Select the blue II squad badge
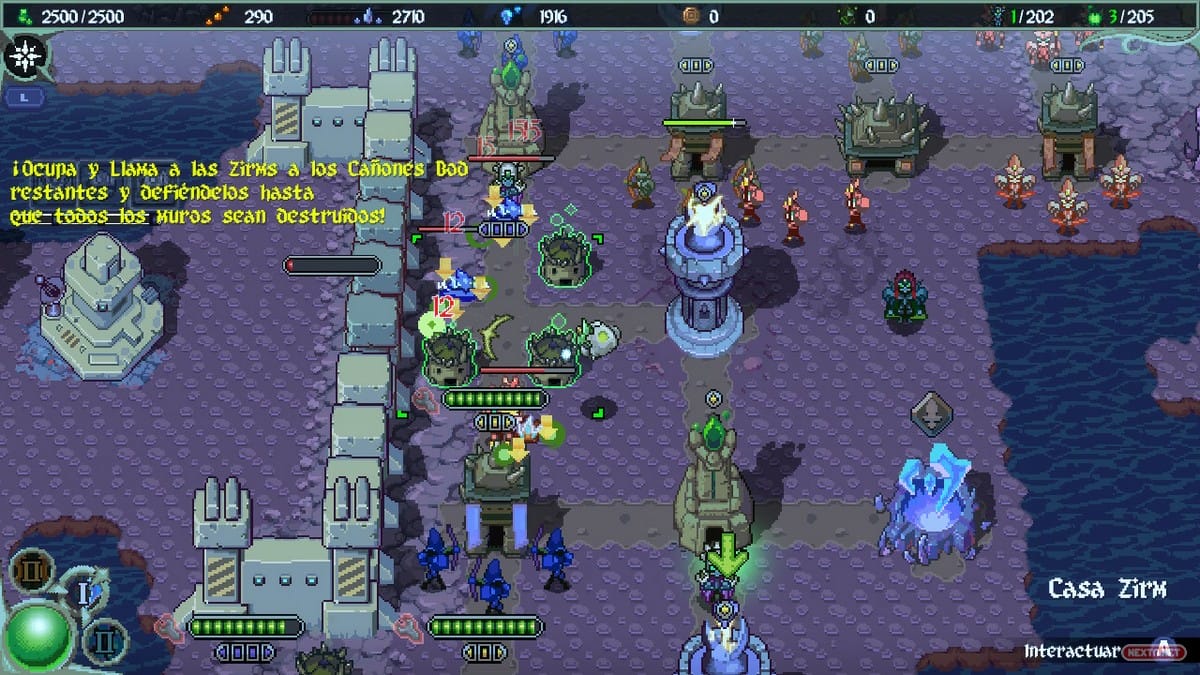1200x675 pixels. coord(105,637)
